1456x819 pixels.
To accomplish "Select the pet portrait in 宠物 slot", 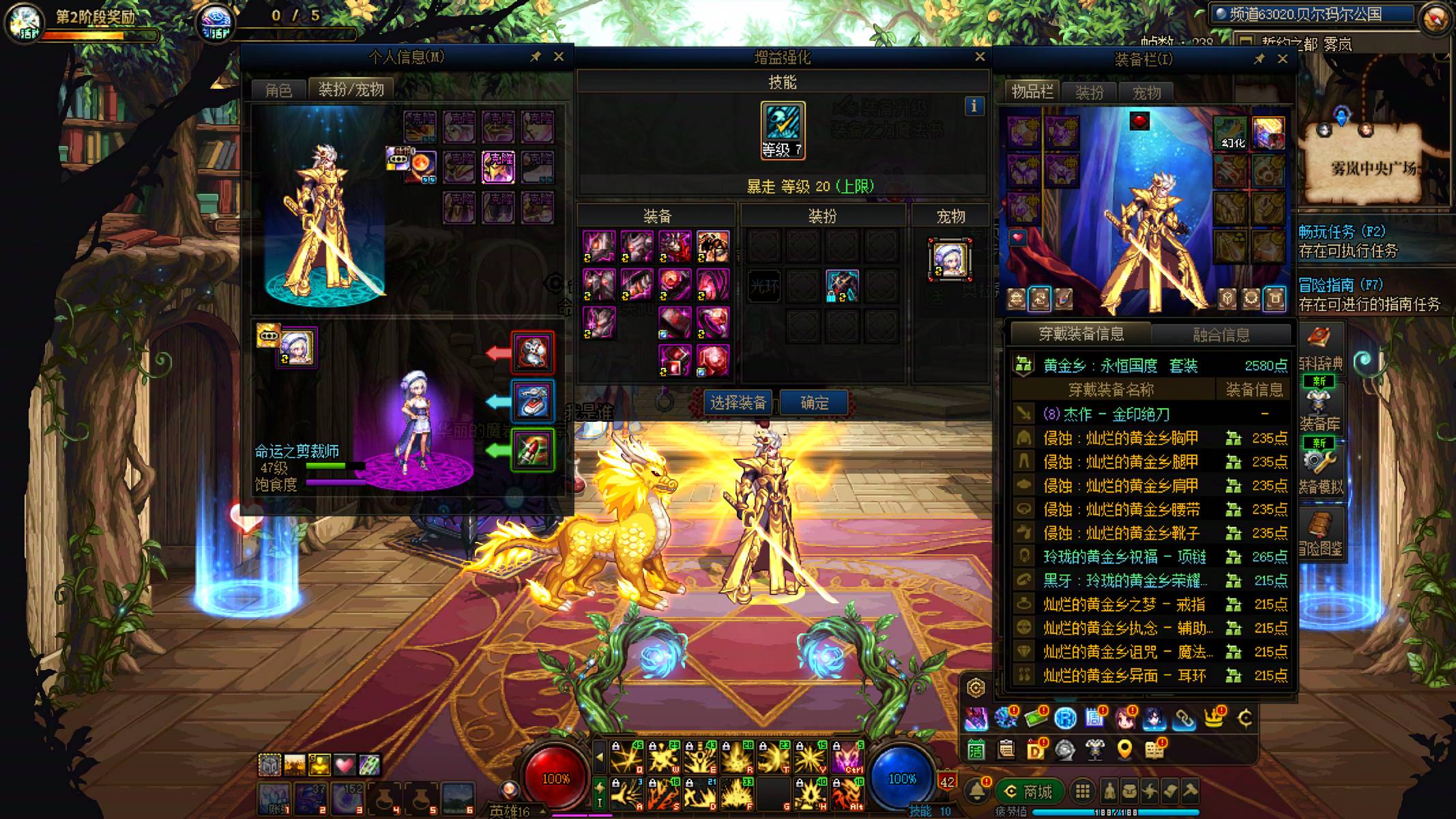I will [x=950, y=259].
